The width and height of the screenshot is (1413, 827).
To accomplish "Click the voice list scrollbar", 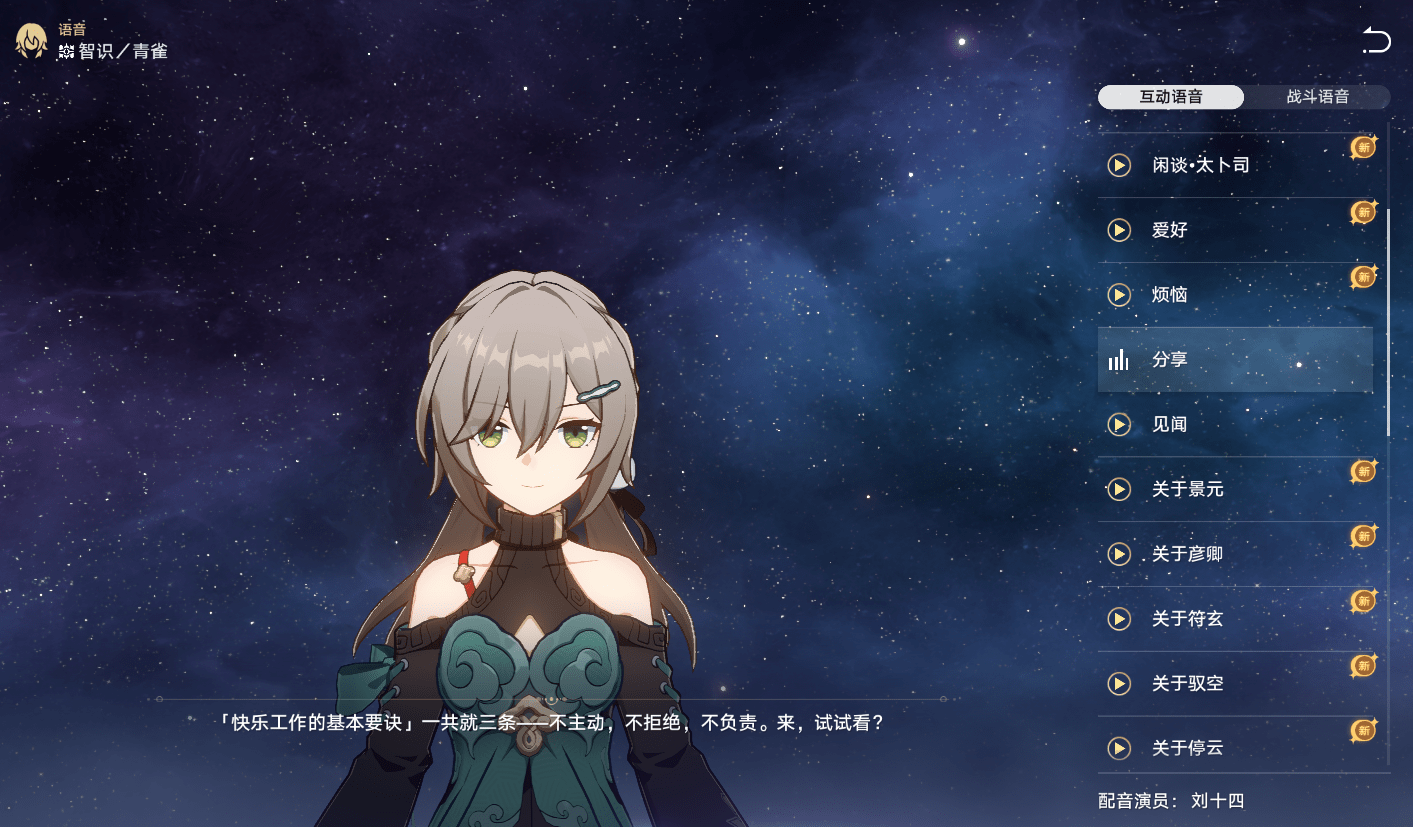I will point(1388,320).
